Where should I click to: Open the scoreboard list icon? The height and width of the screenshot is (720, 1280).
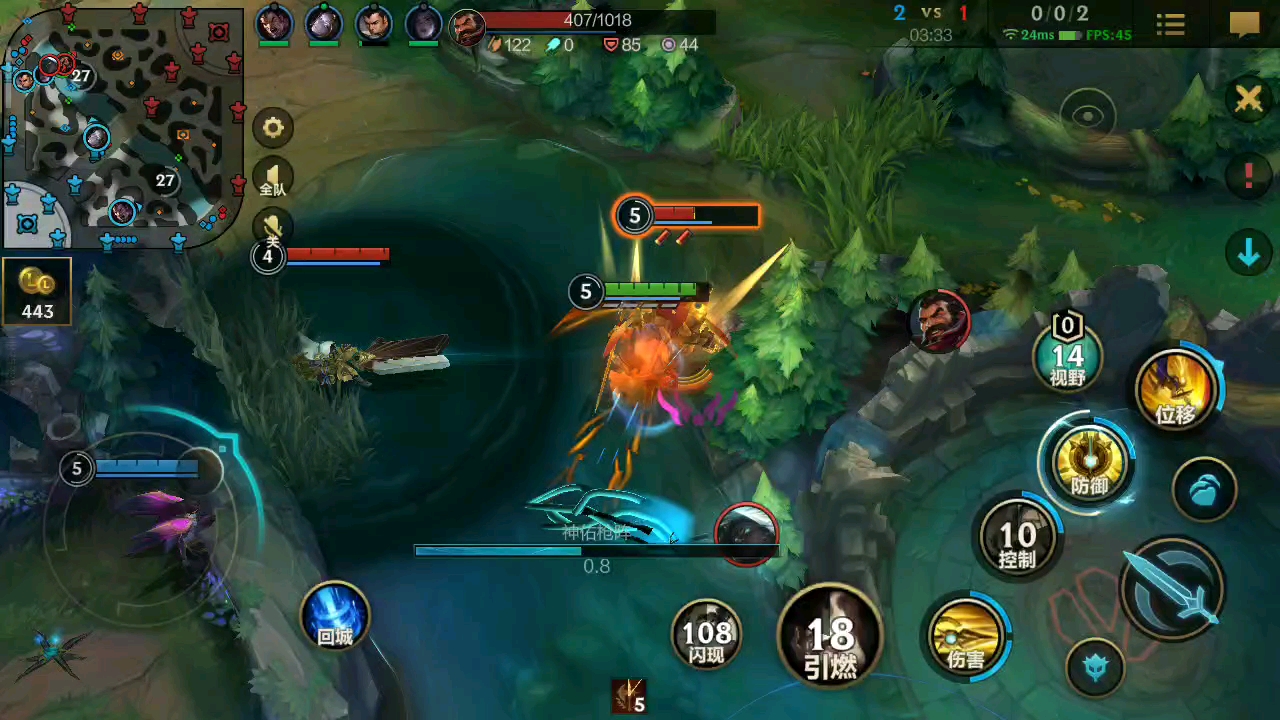click(1170, 25)
